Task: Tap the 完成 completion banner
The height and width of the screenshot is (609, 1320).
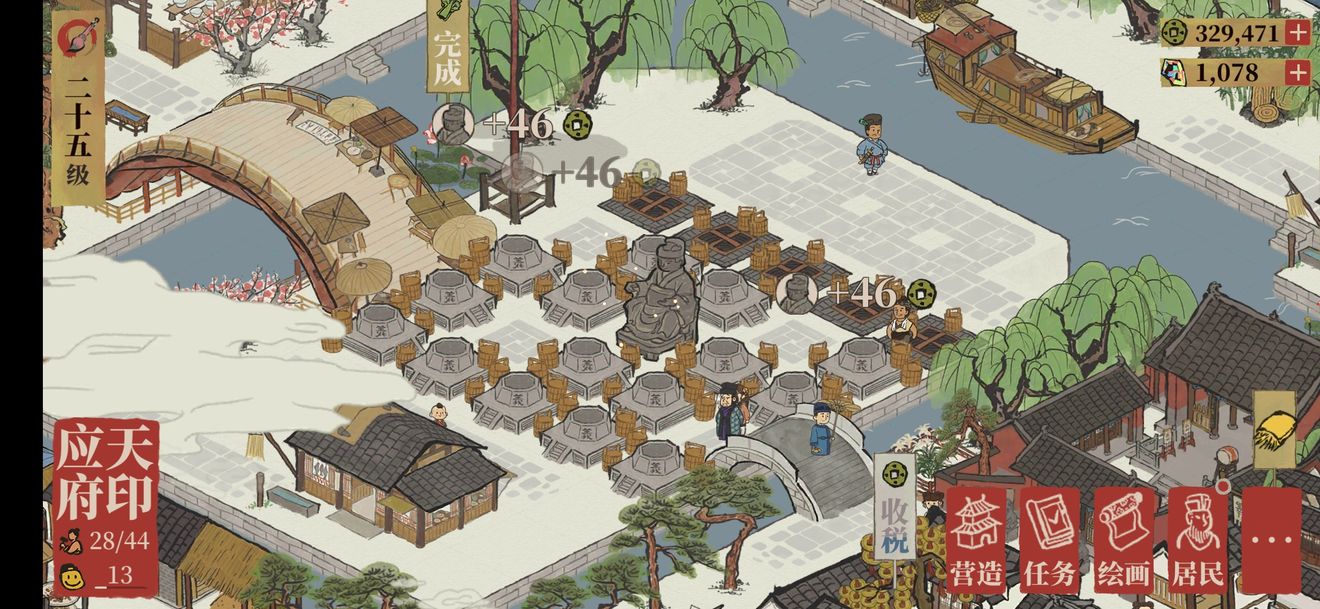Action: pos(447,50)
